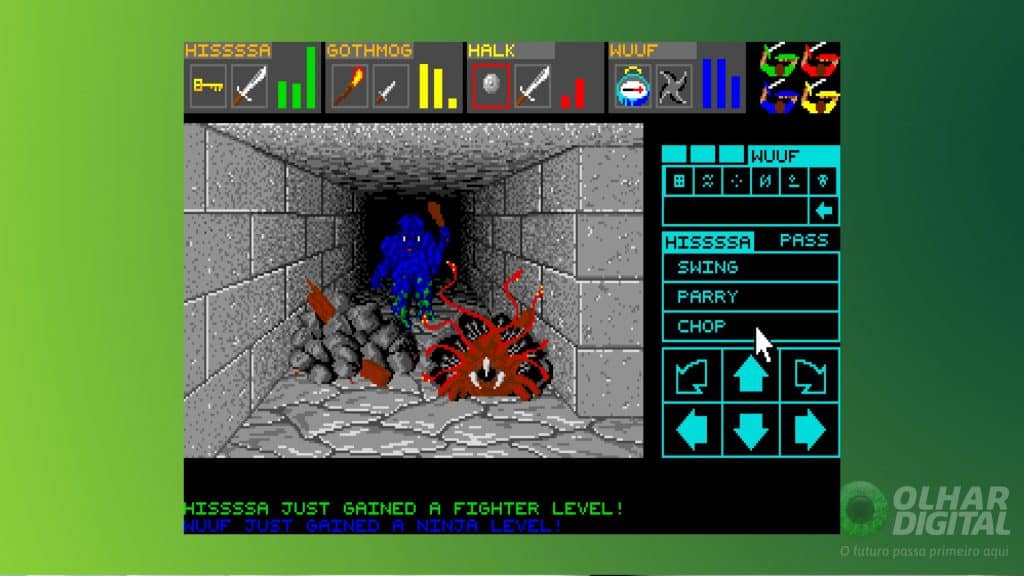Step backward with the down arrow
This screenshot has height=576, width=1024.
click(x=751, y=430)
